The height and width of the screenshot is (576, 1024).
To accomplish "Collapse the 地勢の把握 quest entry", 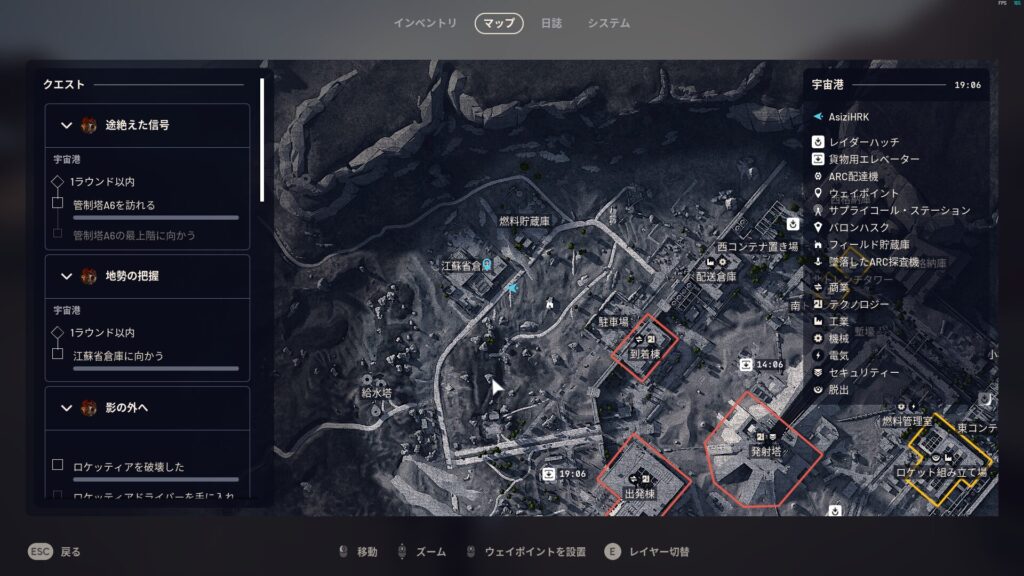I will (67, 276).
